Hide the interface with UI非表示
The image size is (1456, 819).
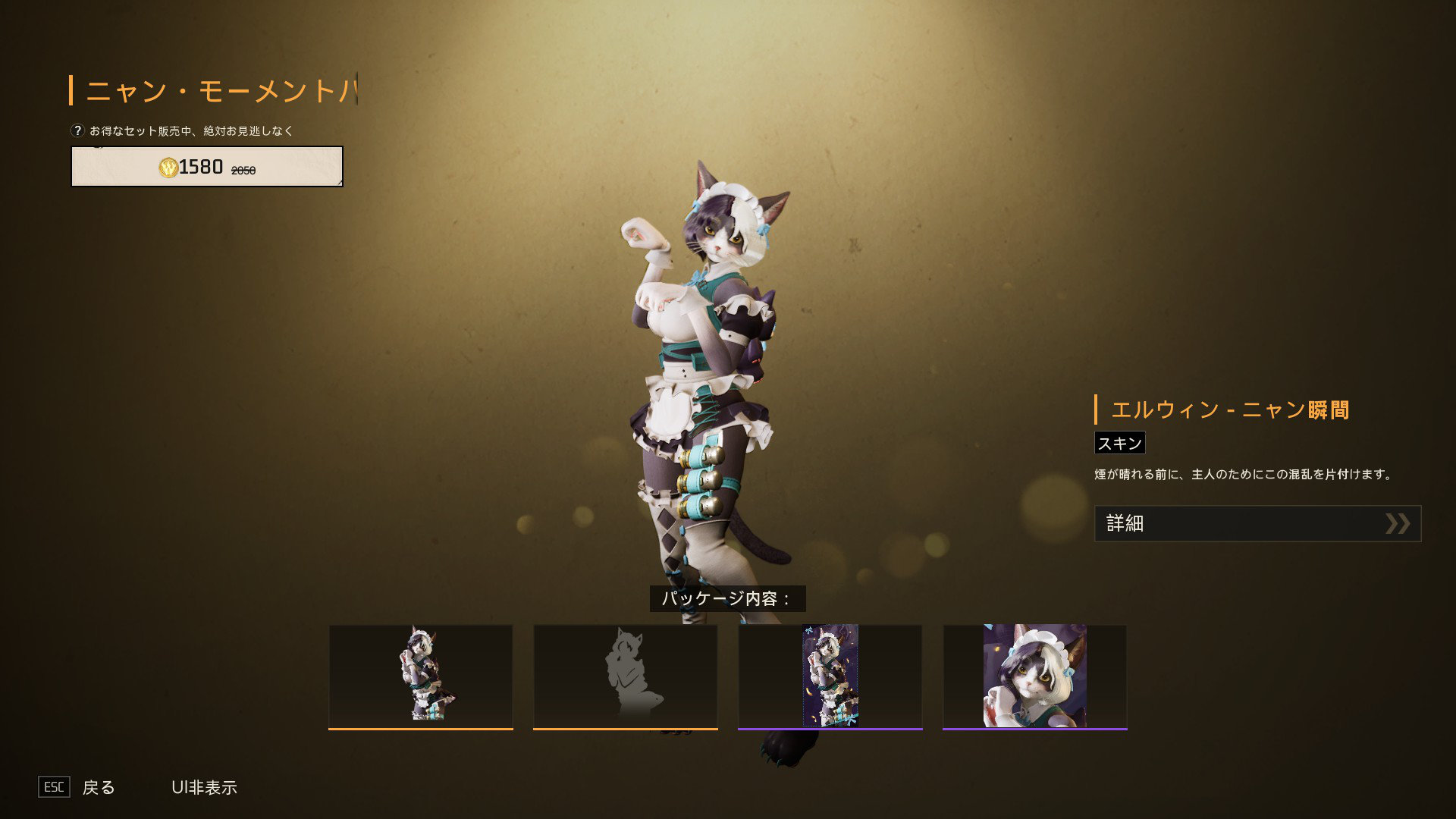tap(204, 787)
